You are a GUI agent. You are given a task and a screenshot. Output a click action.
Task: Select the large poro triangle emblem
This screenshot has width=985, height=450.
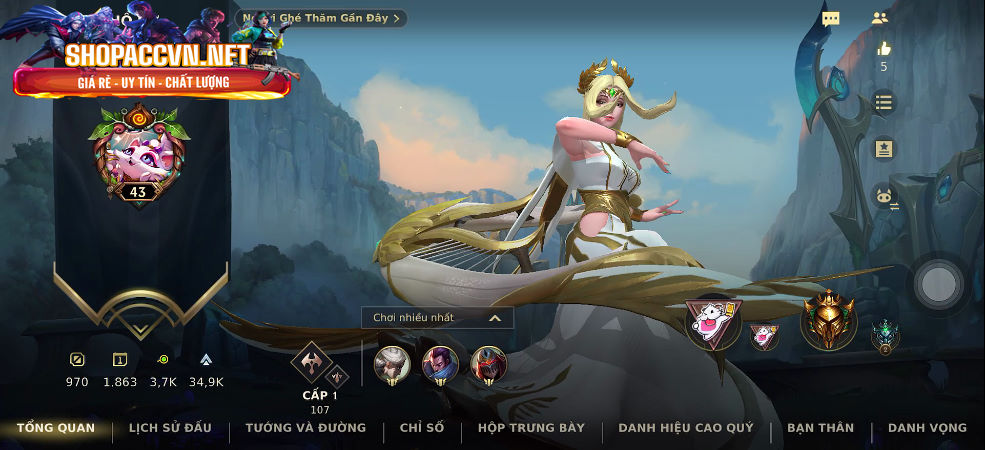(713, 323)
